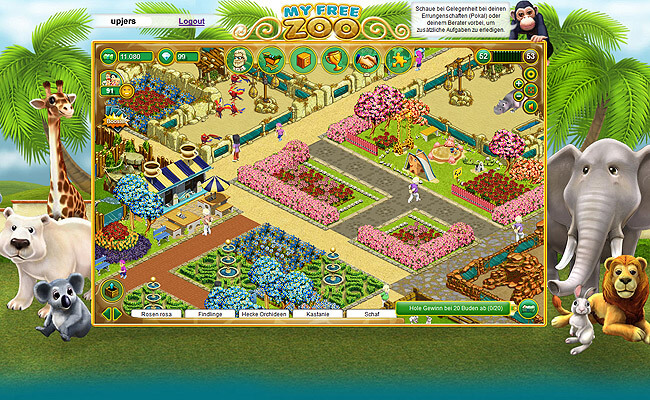The width and height of the screenshot is (650, 400).
Task: Open the trophy achievements menu
Action: [x=335, y=60]
